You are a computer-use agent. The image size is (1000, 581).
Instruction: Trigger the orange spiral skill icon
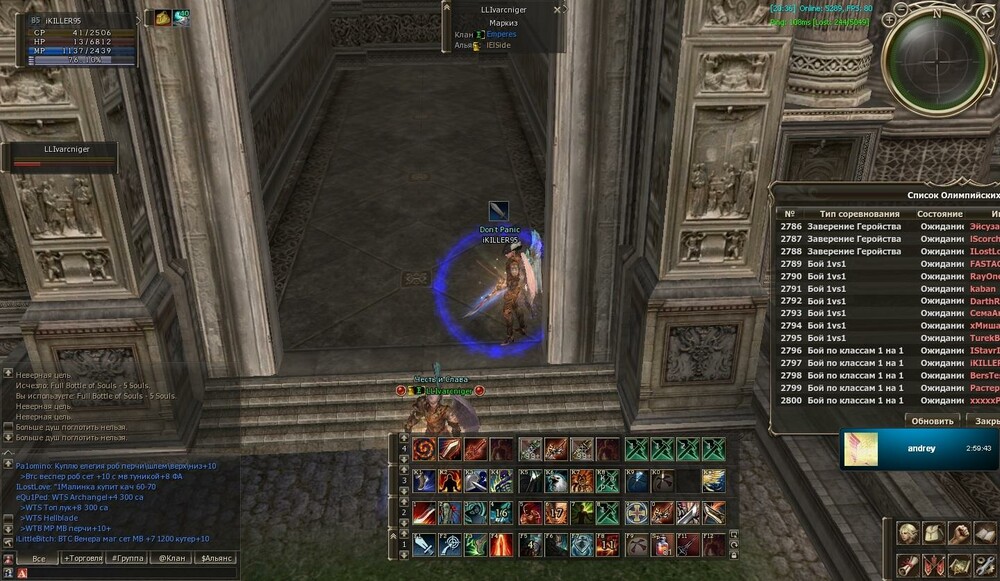(x=424, y=450)
